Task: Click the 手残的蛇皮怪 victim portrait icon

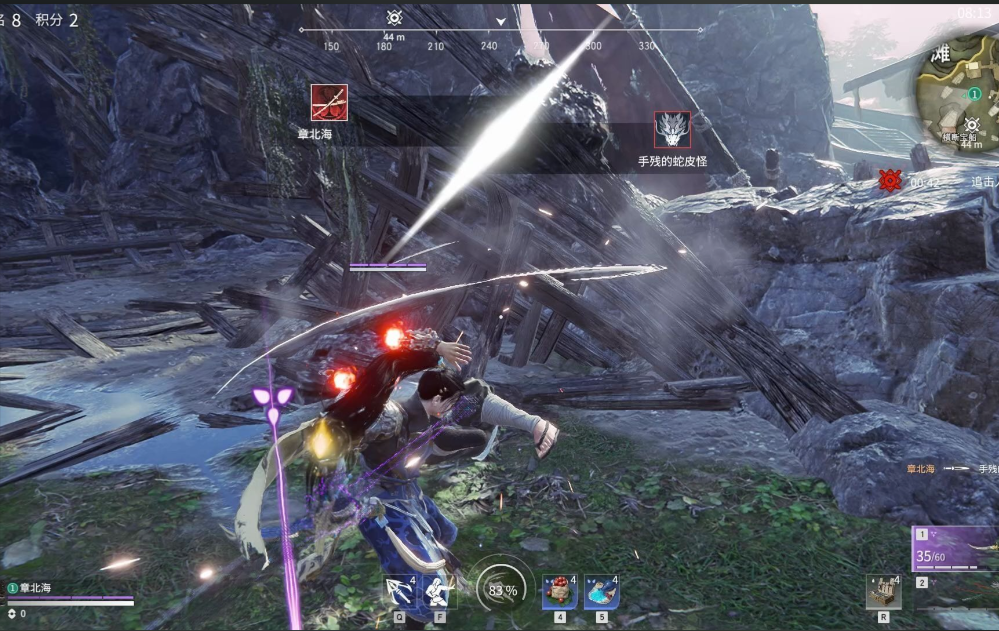Action: [672, 130]
